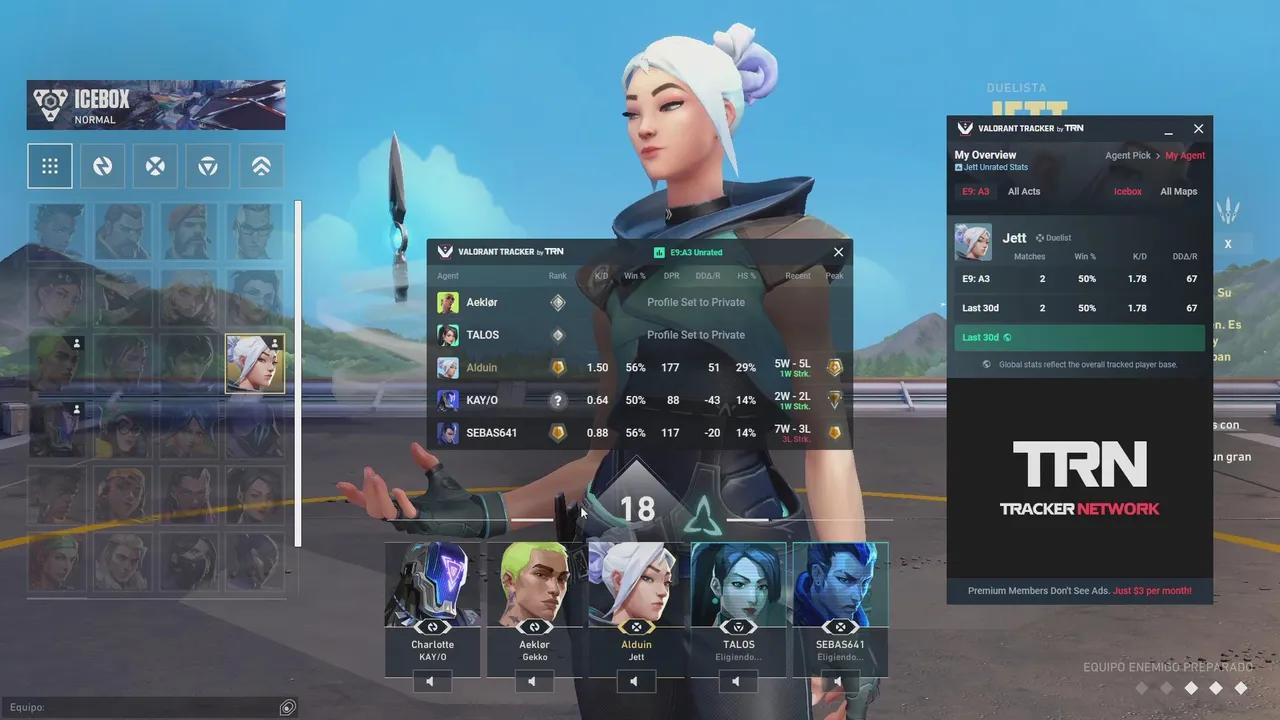Screen dimensions: 1280x720
Task: Select the Controller role filter icon
Action: (x=207, y=165)
